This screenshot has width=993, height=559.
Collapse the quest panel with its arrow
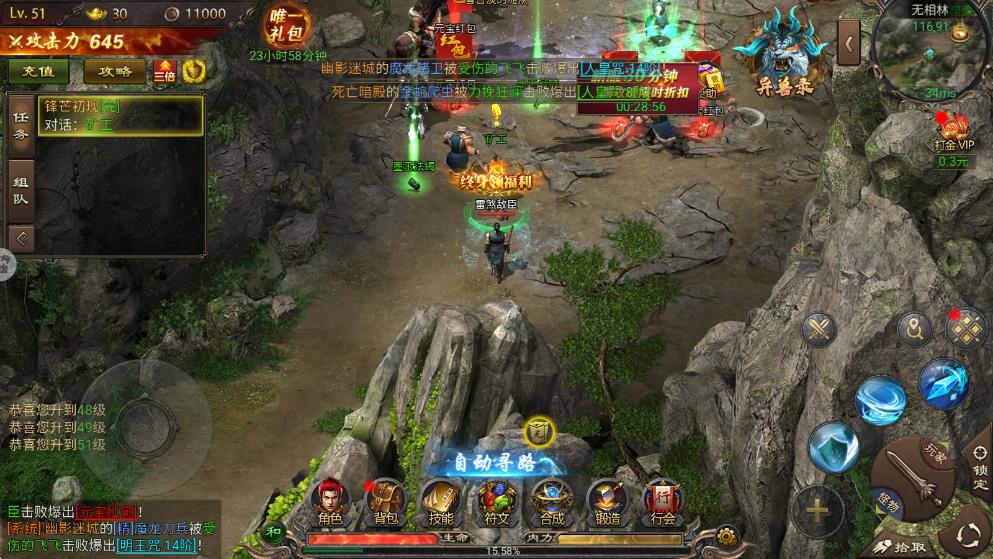click(20, 238)
